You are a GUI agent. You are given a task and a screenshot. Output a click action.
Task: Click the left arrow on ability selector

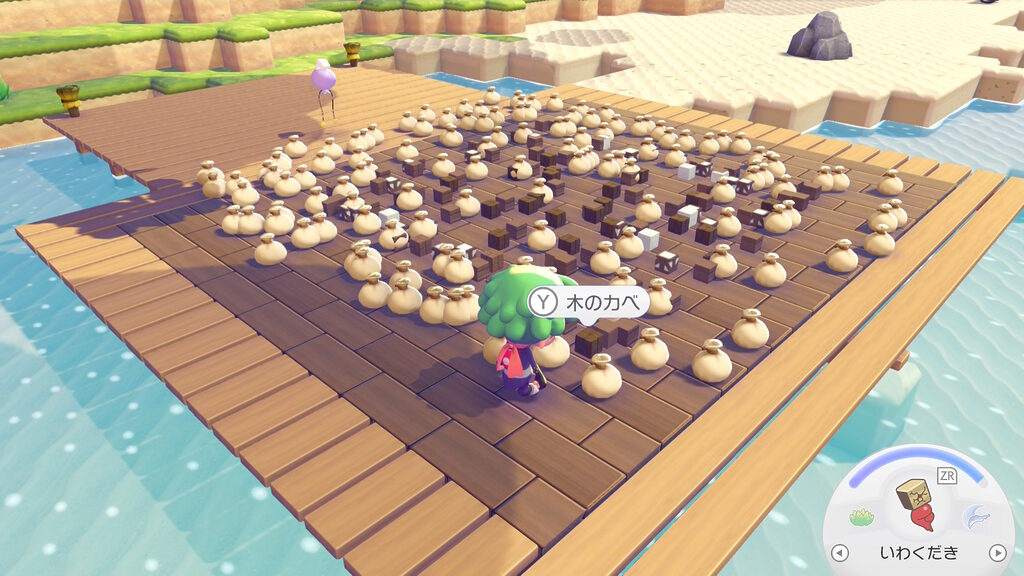[x=839, y=552]
